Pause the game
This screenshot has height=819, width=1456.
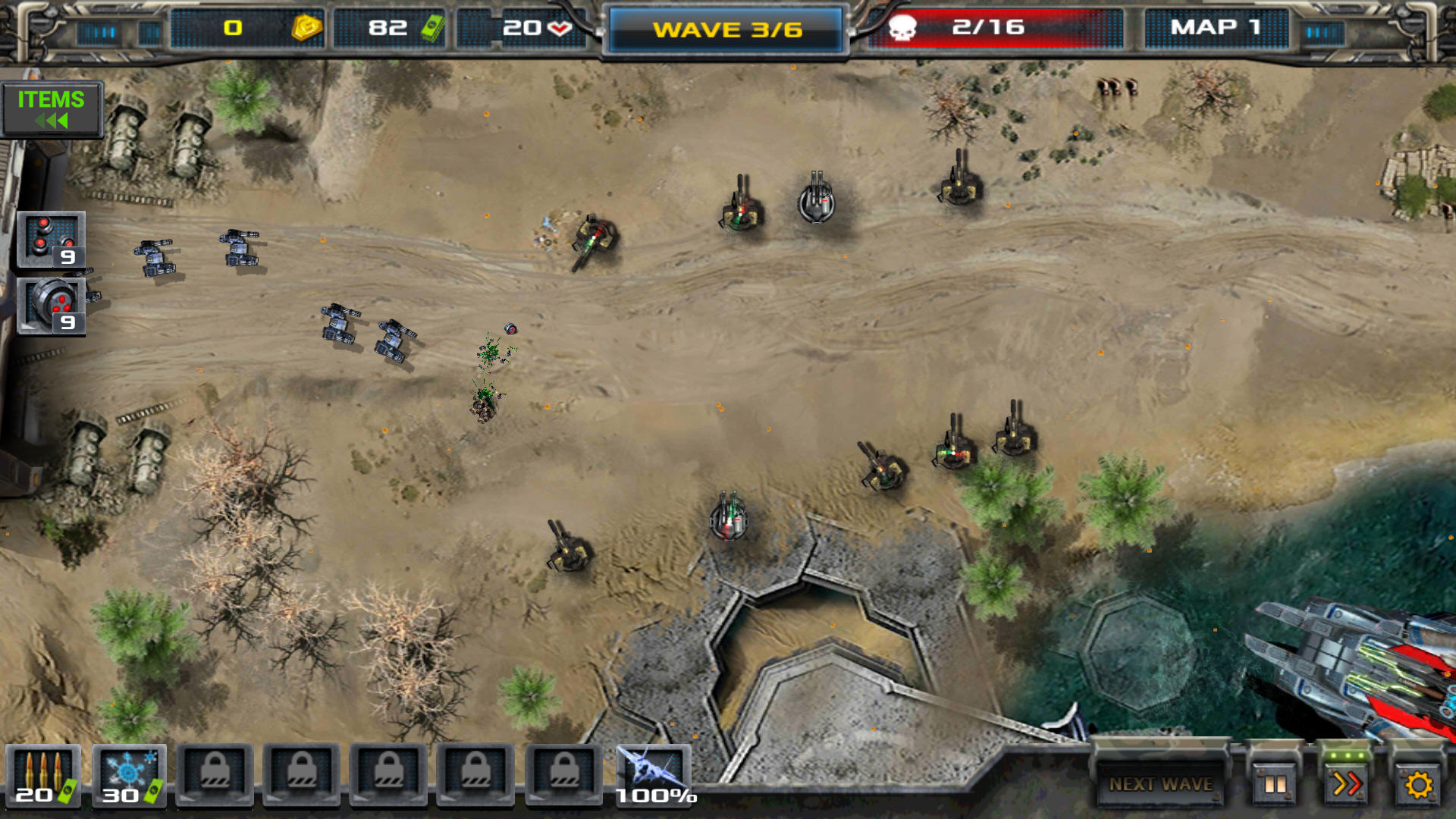pyautogui.click(x=1275, y=783)
